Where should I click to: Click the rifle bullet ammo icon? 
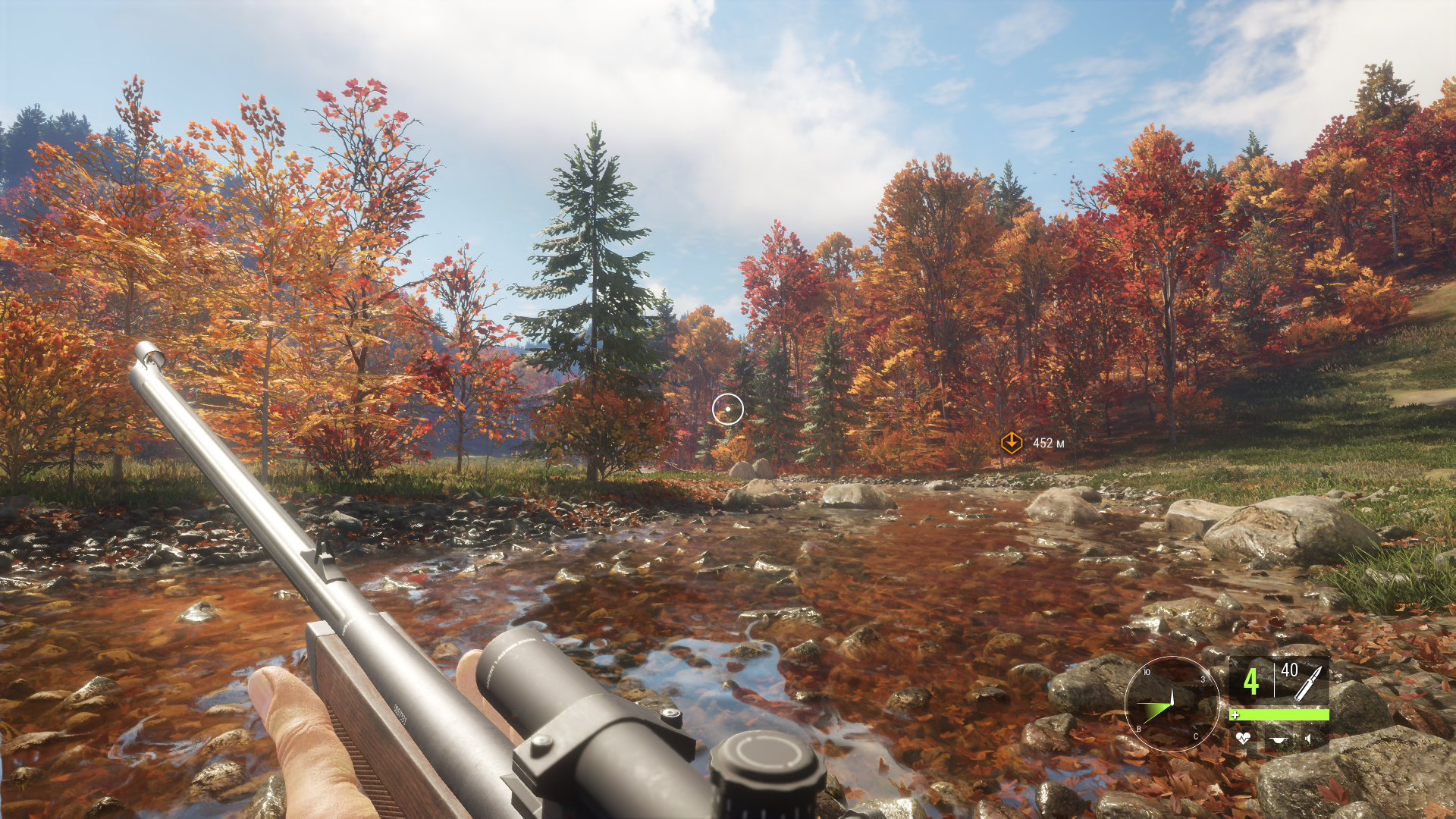pyautogui.click(x=1309, y=682)
